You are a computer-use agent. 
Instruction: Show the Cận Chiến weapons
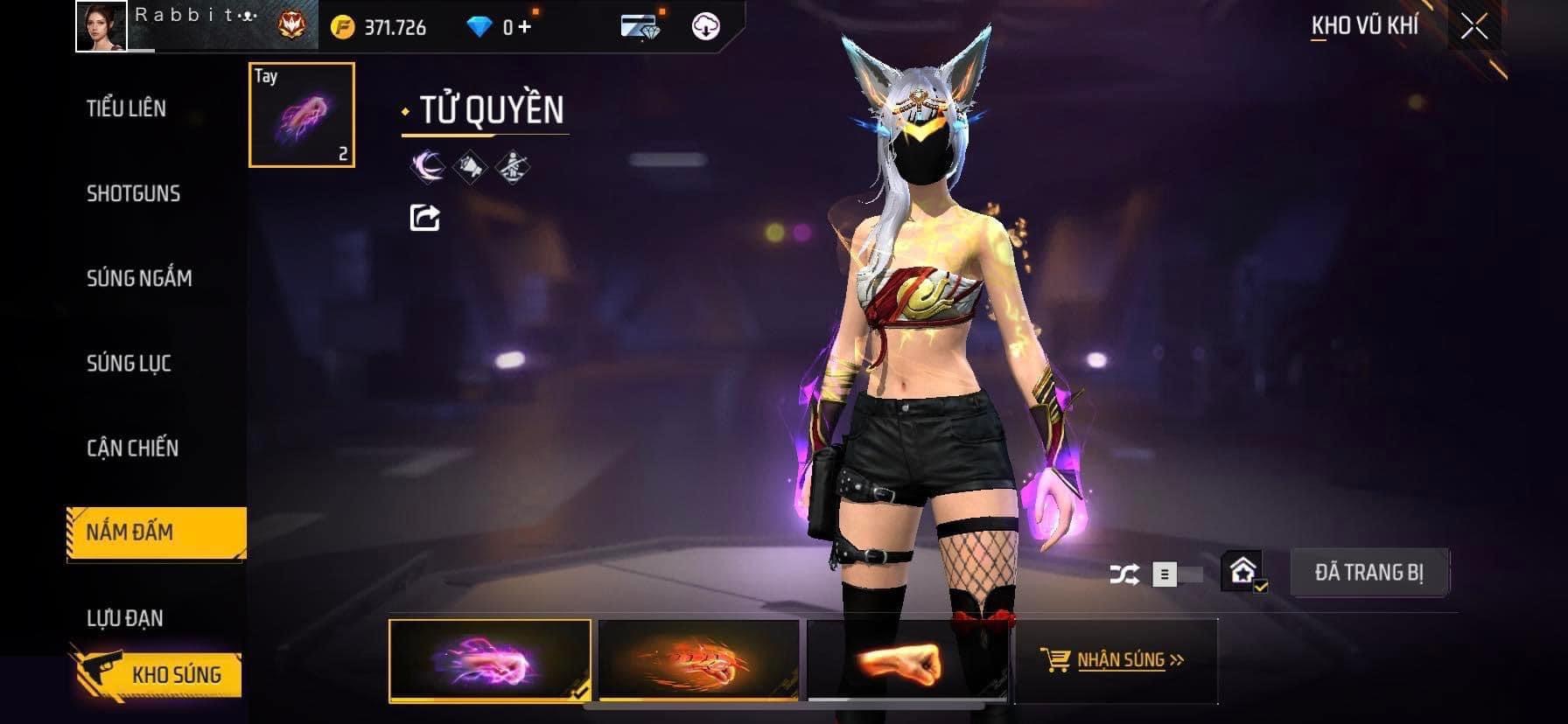coord(132,448)
